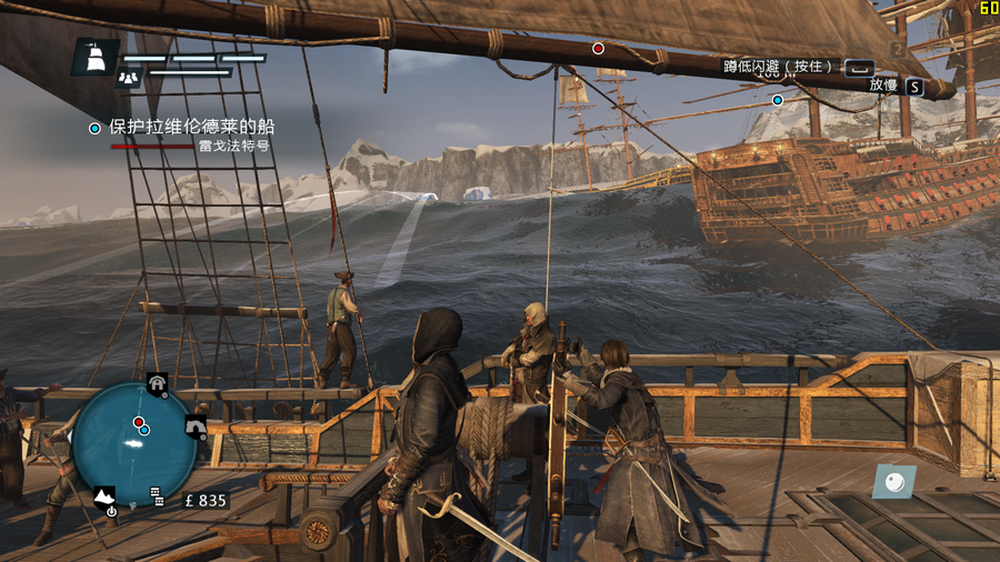The width and height of the screenshot is (1000, 562).
Task: Select the barn-shaped icon above the minimap
Action: click(157, 381)
